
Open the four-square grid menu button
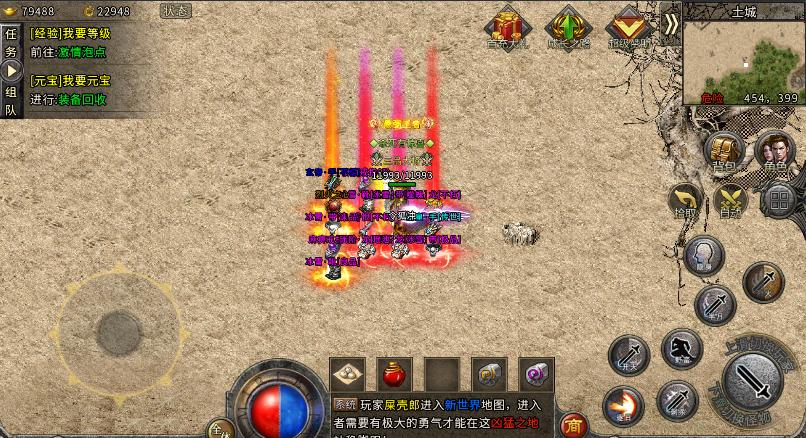pos(778,199)
